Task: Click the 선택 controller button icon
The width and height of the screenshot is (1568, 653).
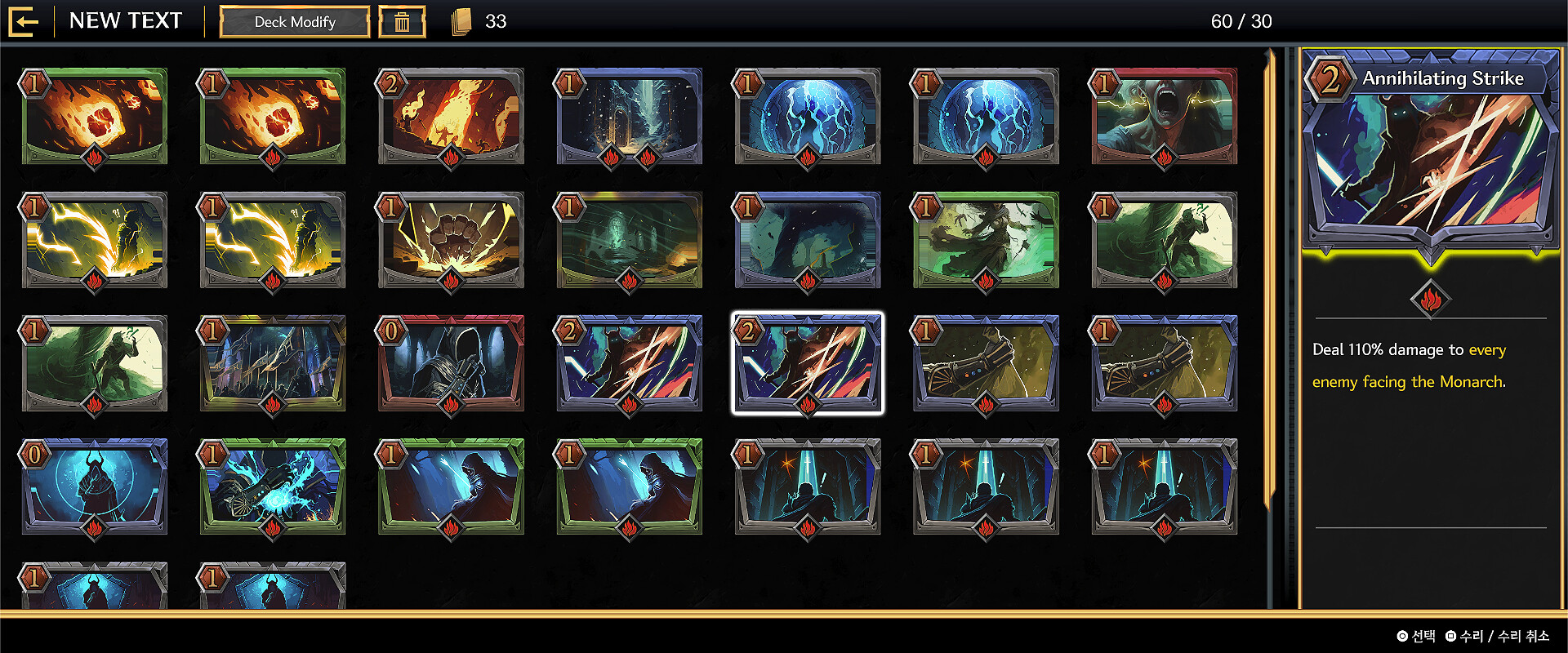Action: 1402,634
